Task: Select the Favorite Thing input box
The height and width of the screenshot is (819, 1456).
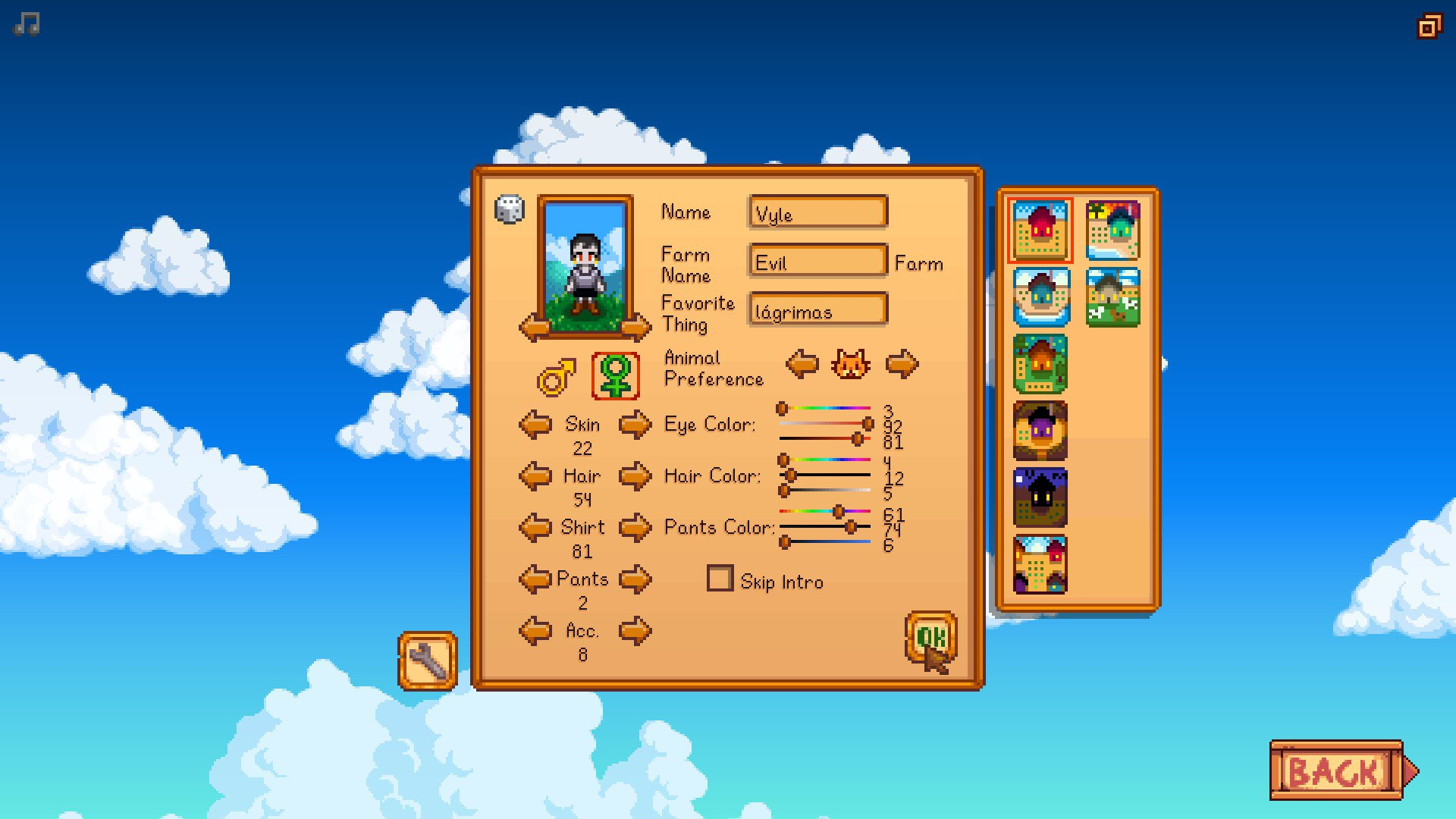Action: [817, 310]
